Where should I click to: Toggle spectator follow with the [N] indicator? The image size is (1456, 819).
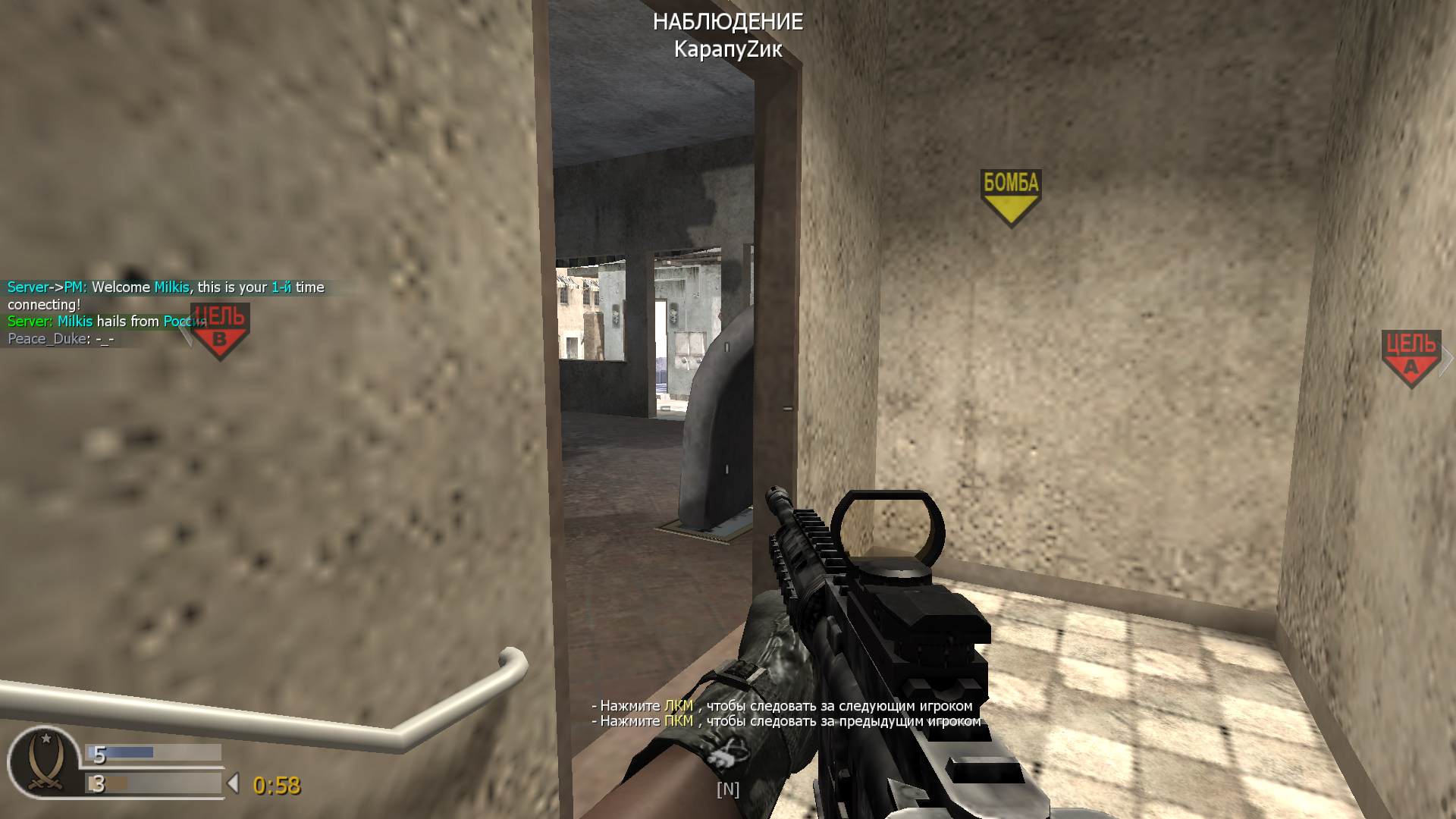pos(728,789)
